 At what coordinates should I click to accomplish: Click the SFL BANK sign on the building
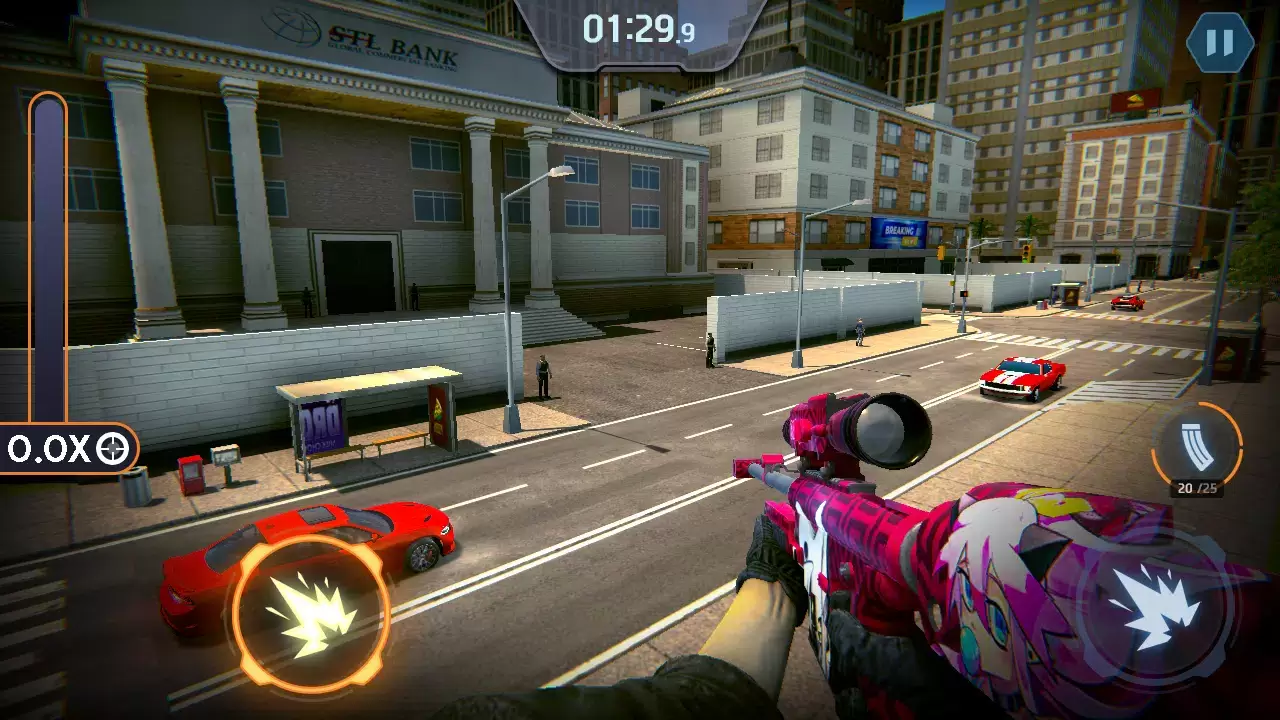pos(390,32)
